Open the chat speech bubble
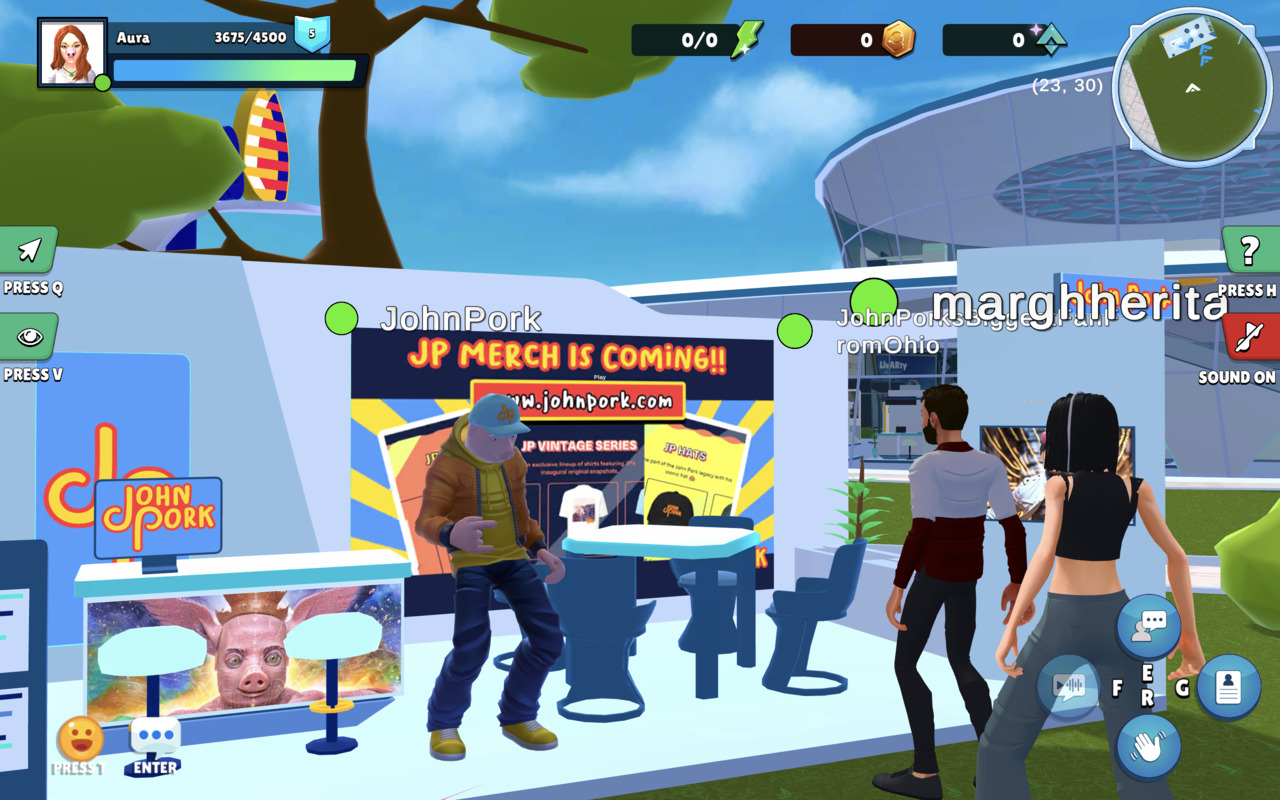The image size is (1280, 800). pos(155,738)
